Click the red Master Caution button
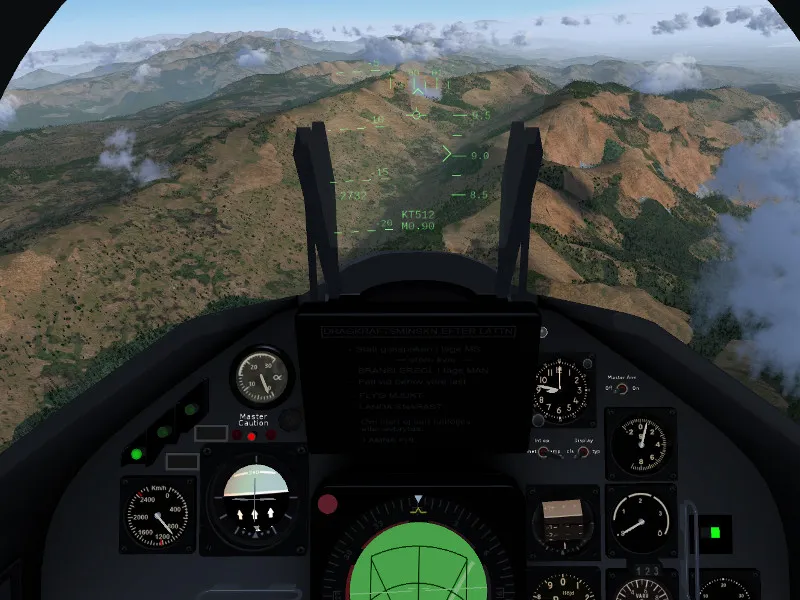 click(x=251, y=435)
